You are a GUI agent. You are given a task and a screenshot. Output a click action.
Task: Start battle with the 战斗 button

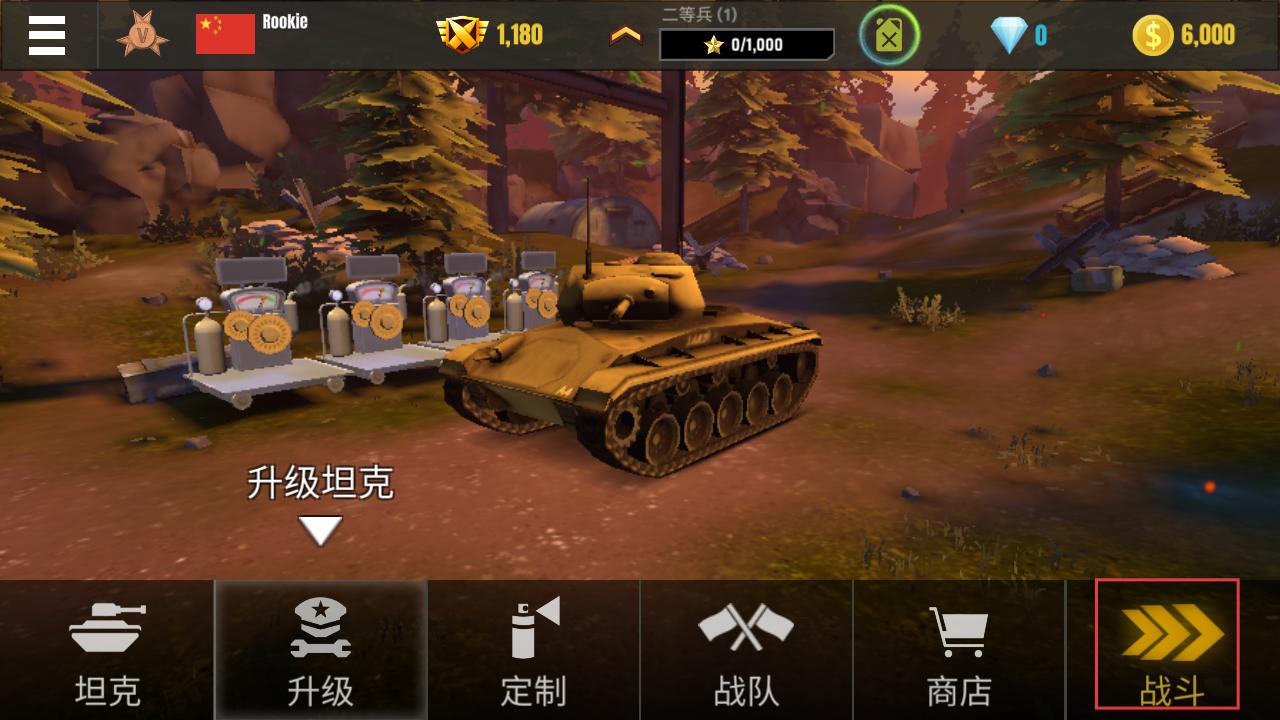coord(1167,644)
